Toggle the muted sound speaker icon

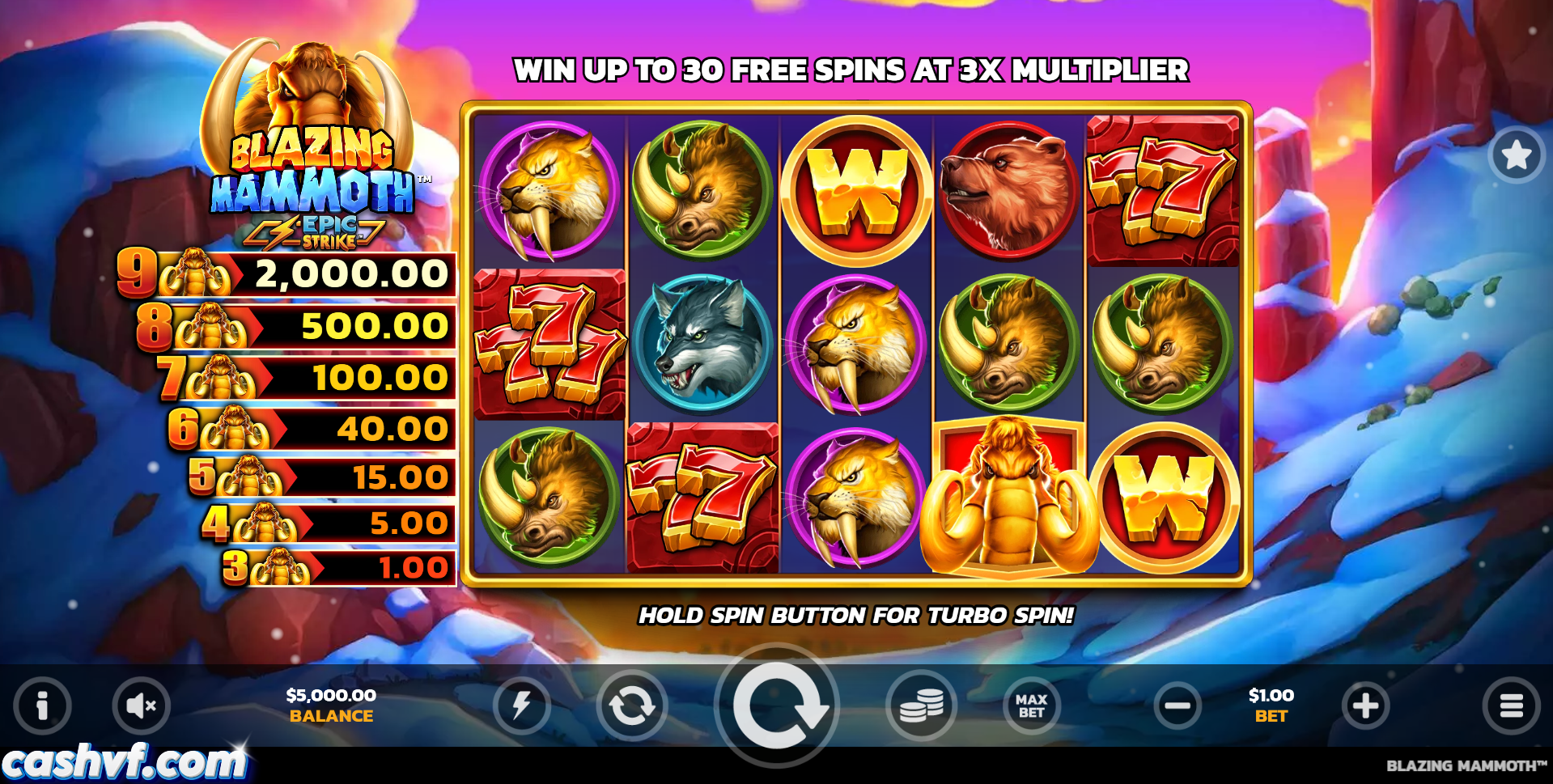pos(142,706)
